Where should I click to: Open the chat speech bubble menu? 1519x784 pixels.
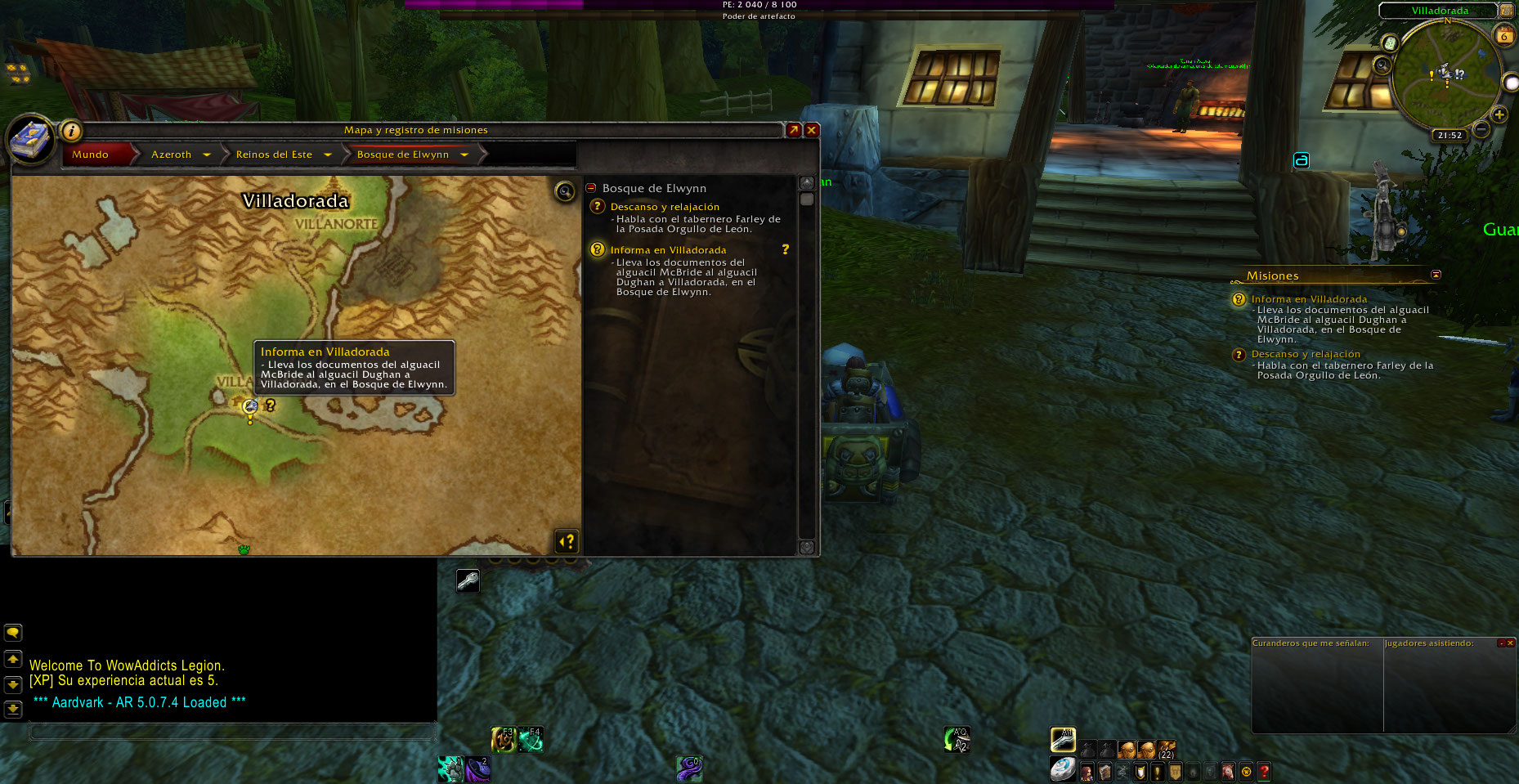(13, 633)
